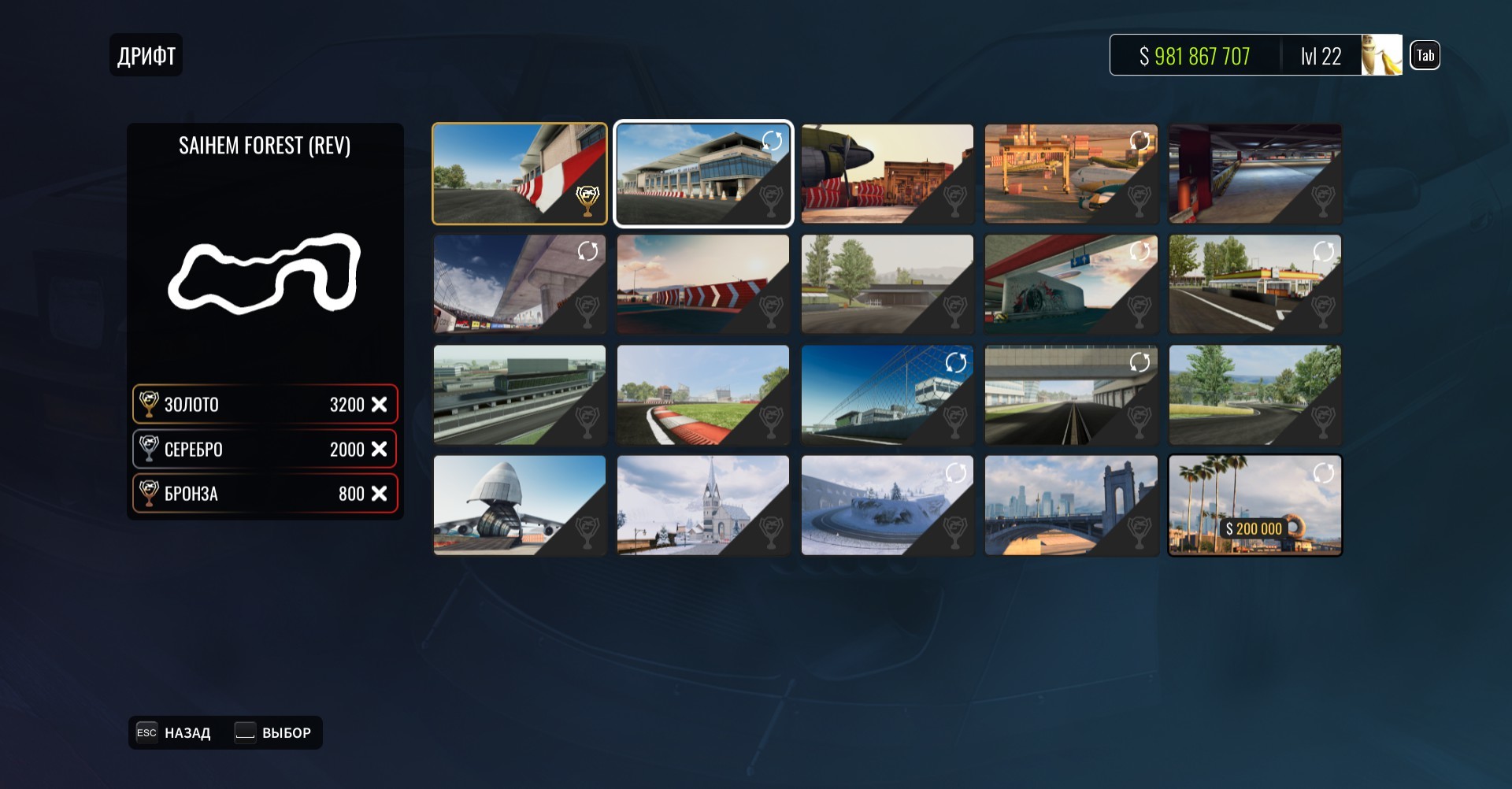Choose the red chevron barrier sunset track
Image resolution: width=1512 pixels, height=789 pixels.
click(702, 283)
